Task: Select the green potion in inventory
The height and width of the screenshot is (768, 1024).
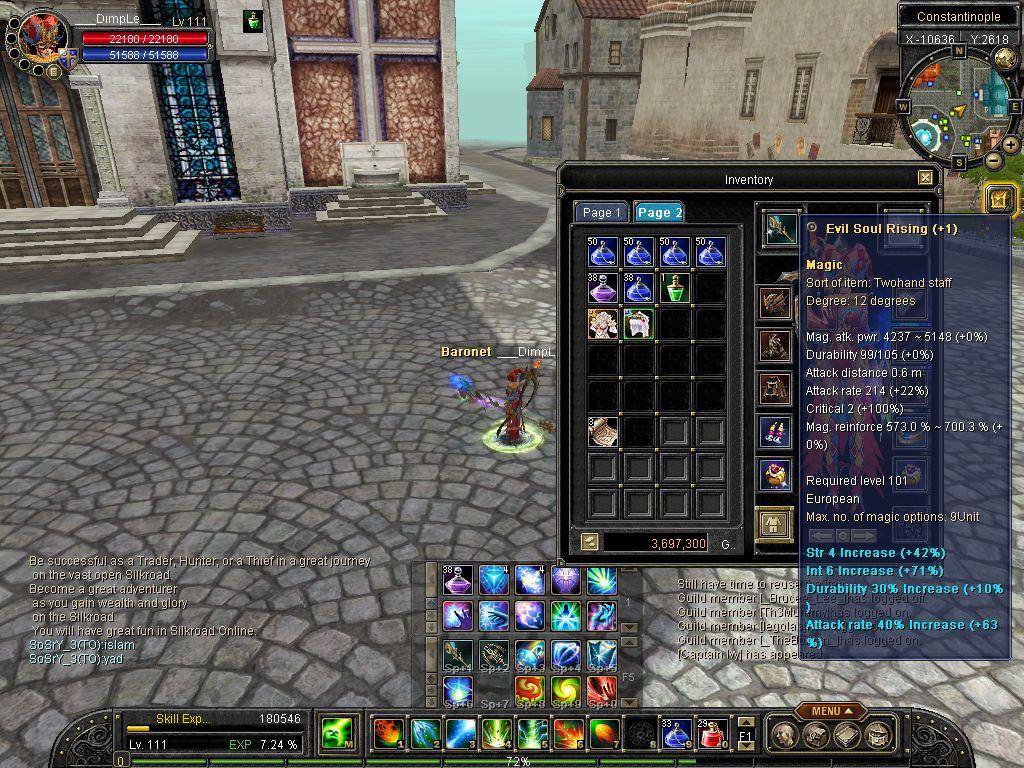Action: [675, 288]
